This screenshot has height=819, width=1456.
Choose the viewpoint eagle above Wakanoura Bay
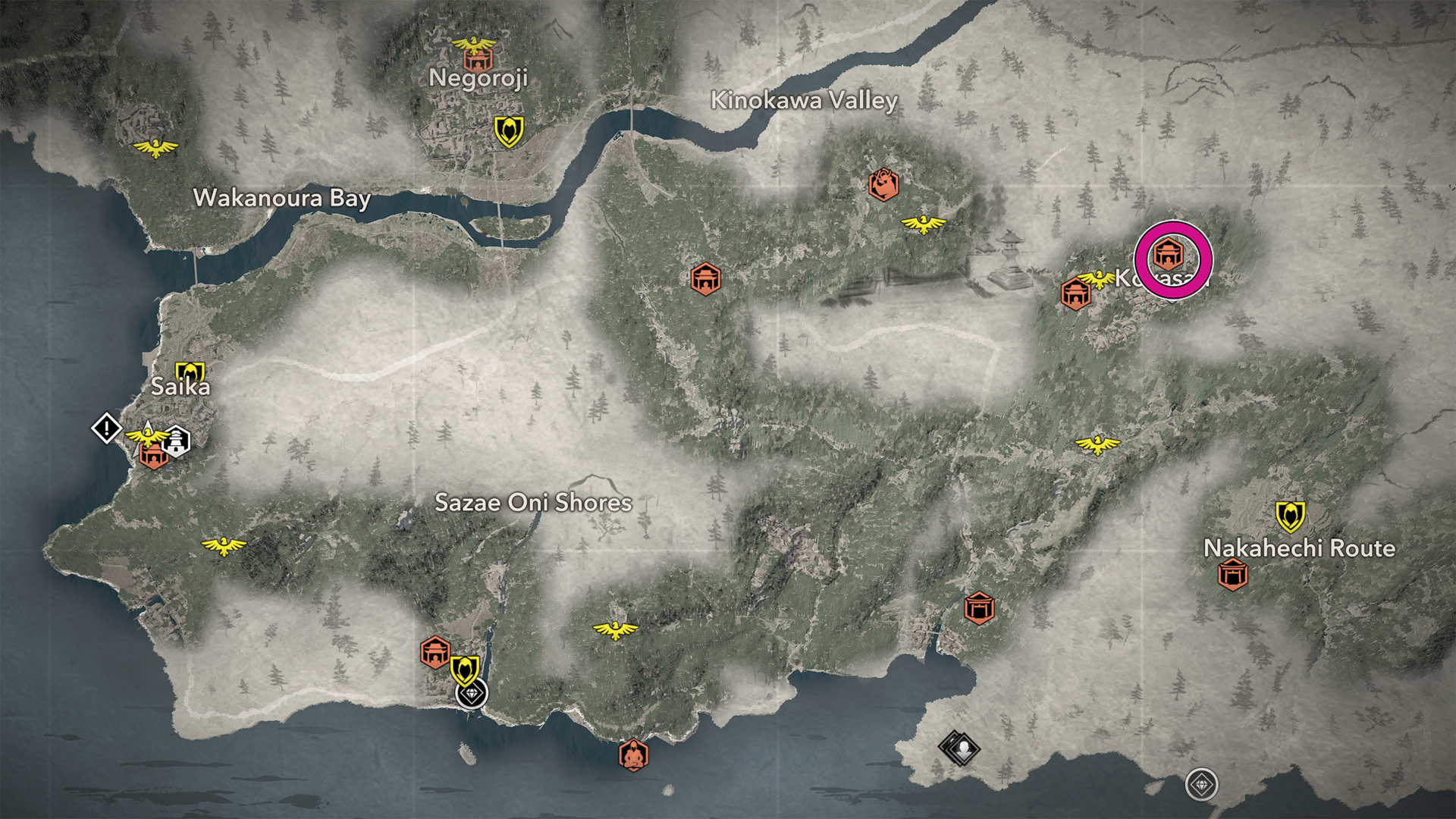point(155,146)
